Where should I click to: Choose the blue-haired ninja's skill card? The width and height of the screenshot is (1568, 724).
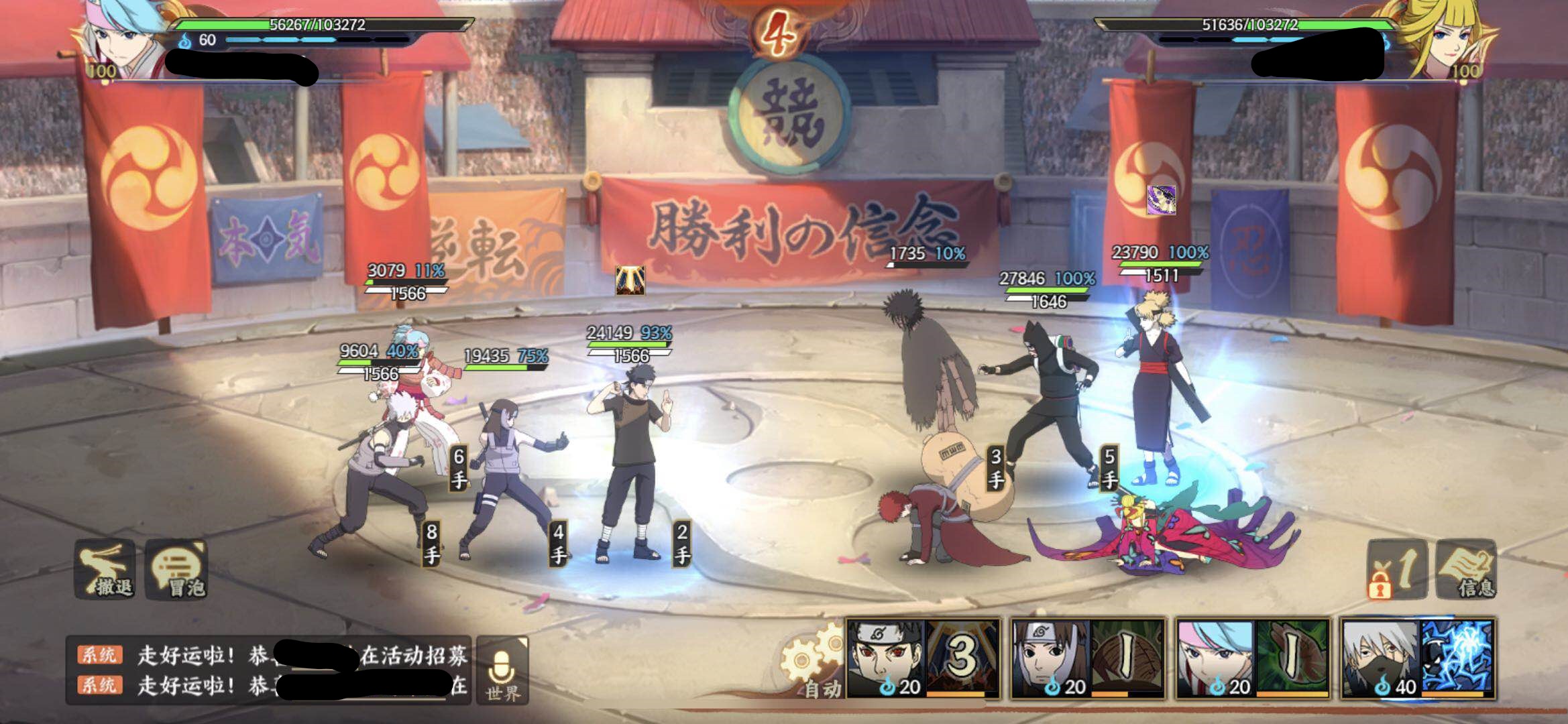pyautogui.click(x=1253, y=659)
